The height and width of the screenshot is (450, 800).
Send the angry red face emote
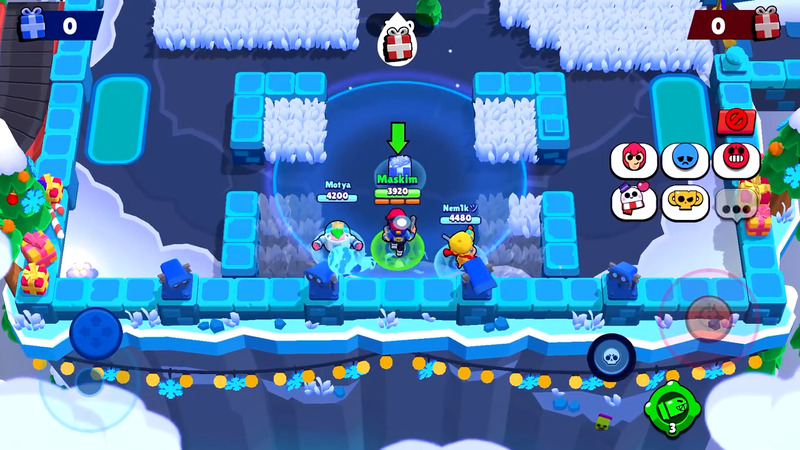738,160
